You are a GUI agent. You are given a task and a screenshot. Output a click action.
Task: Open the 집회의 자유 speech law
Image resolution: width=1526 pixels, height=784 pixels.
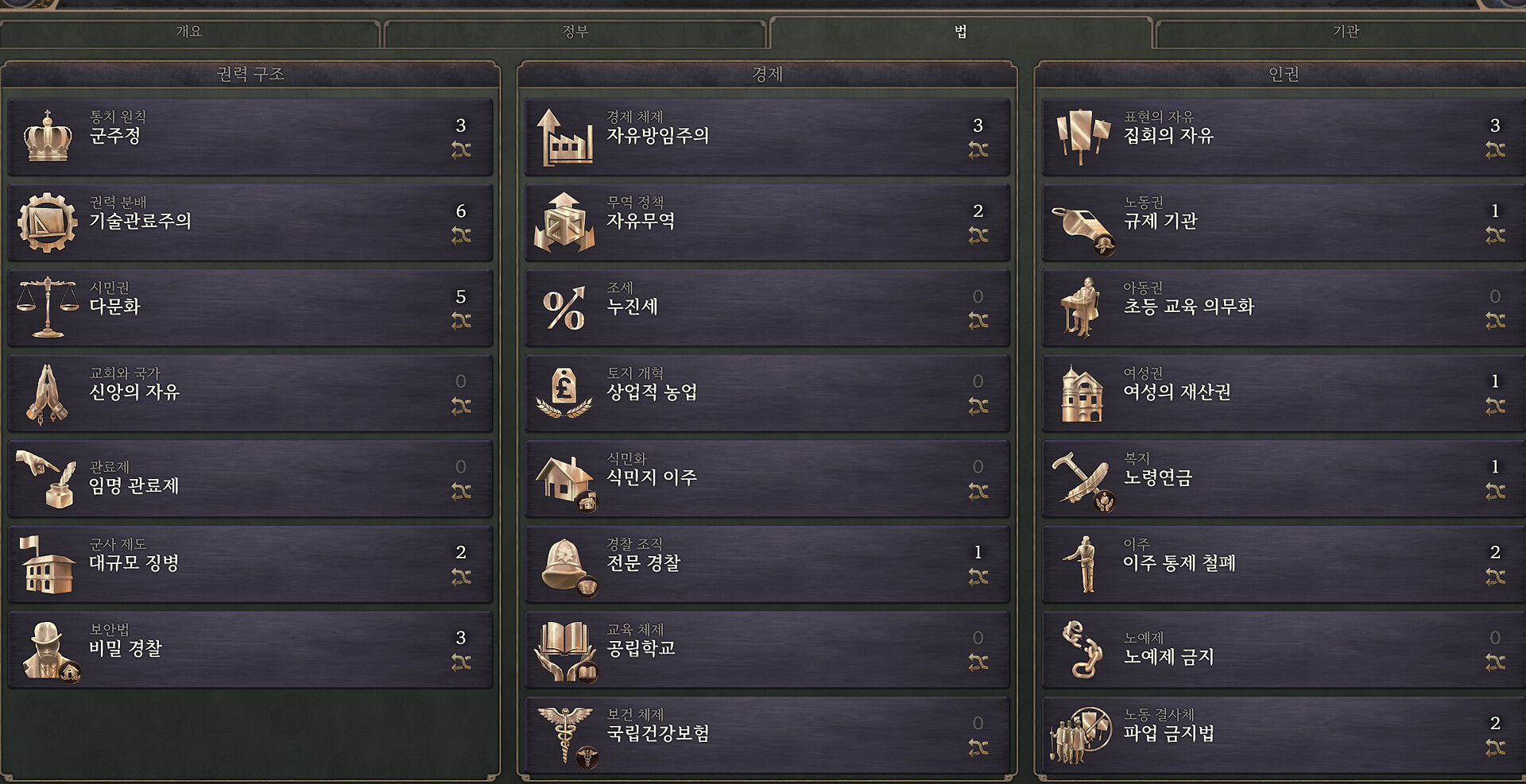1284,137
